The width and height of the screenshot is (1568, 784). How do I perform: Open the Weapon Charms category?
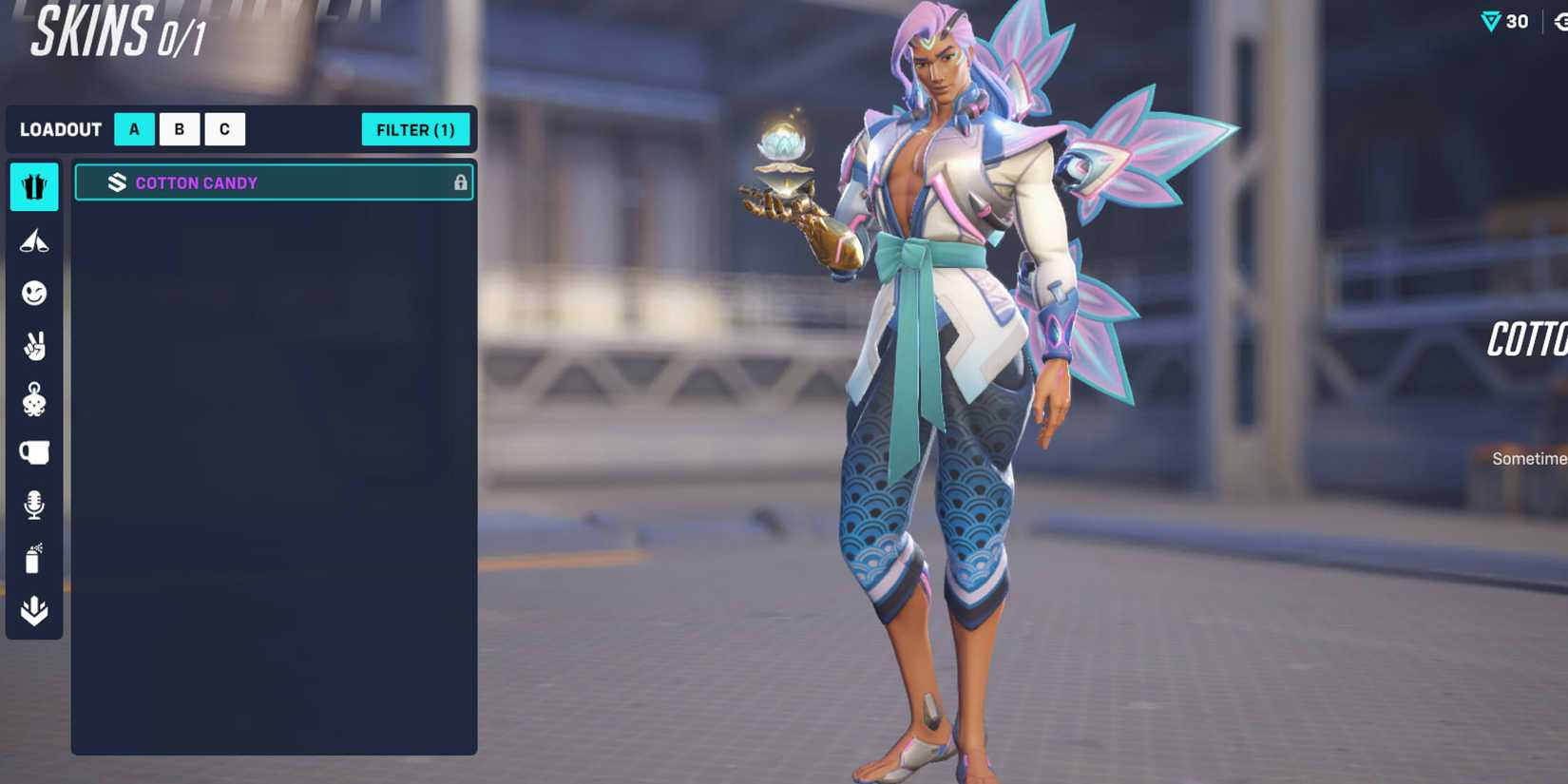34,399
